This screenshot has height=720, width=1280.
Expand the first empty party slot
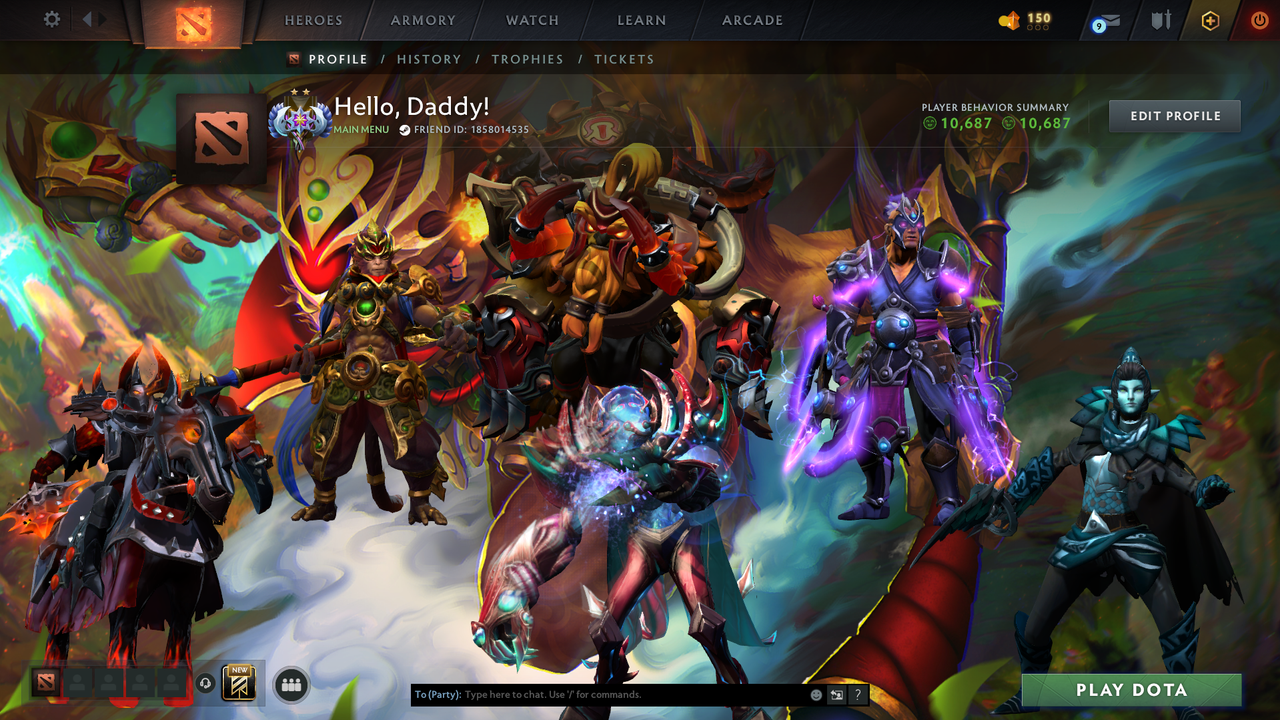coord(78,683)
